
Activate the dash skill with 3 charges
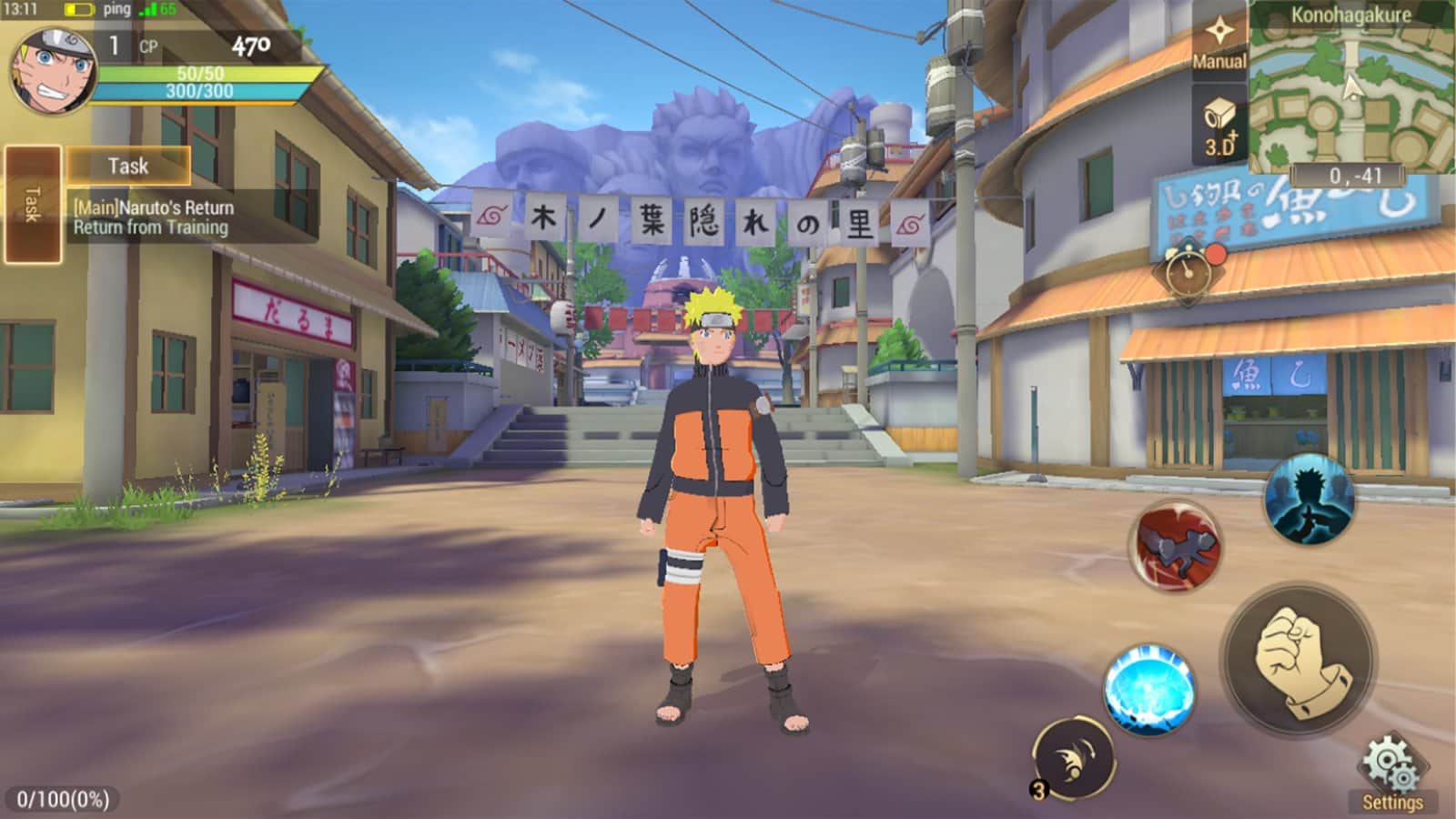coord(1073,758)
